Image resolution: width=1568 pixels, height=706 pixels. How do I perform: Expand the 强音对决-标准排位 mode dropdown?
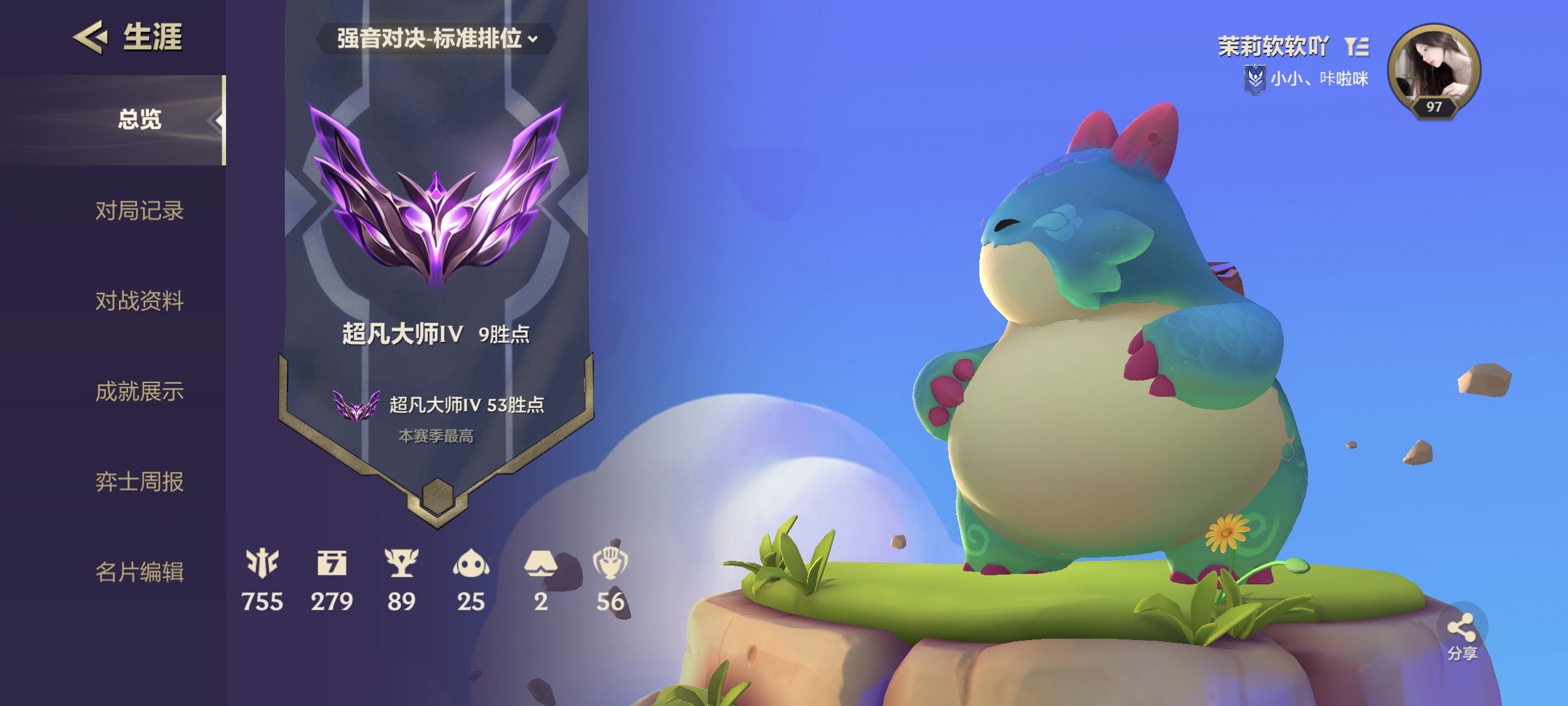[x=436, y=39]
